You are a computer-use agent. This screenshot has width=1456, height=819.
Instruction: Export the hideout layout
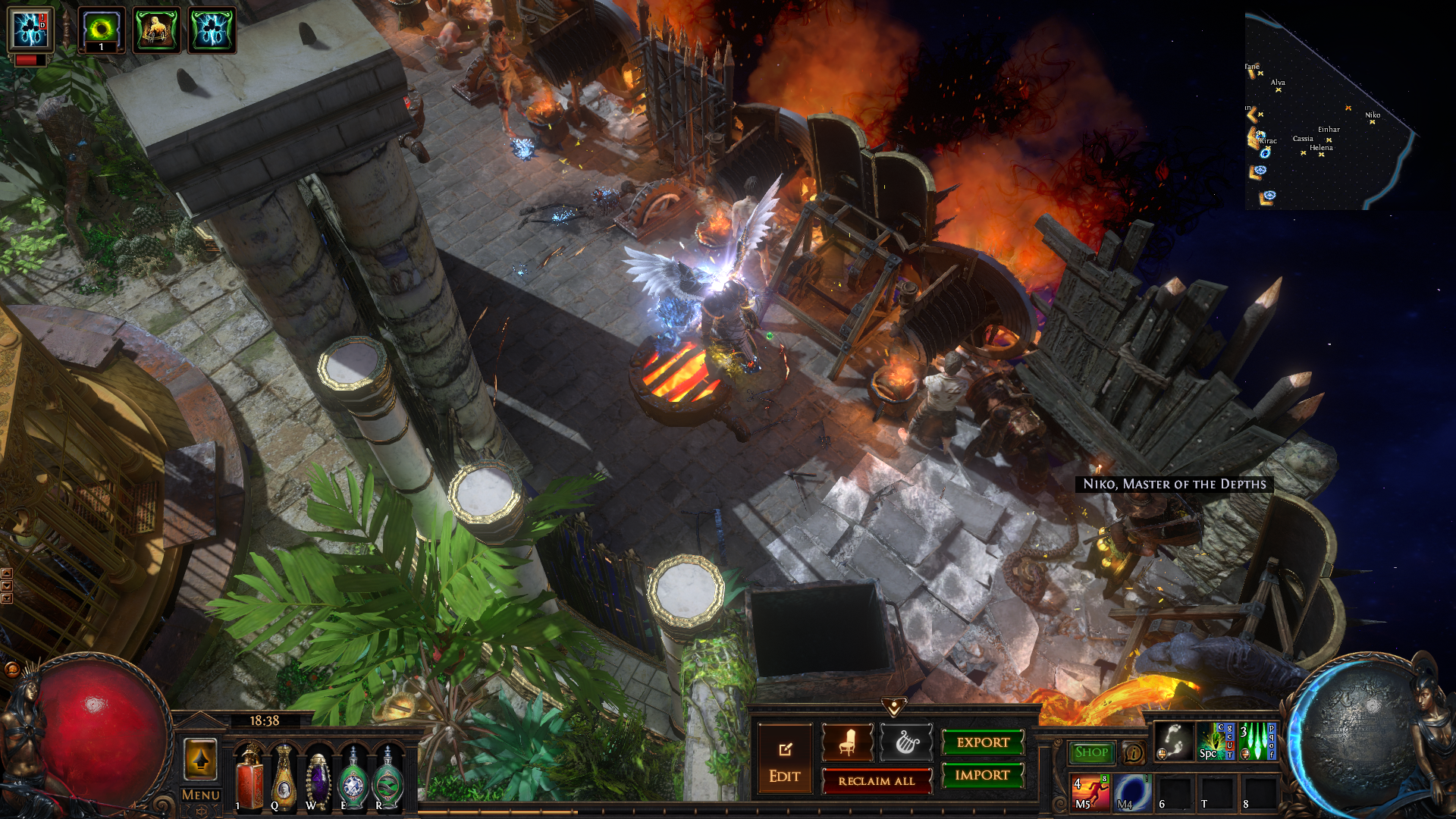click(983, 742)
